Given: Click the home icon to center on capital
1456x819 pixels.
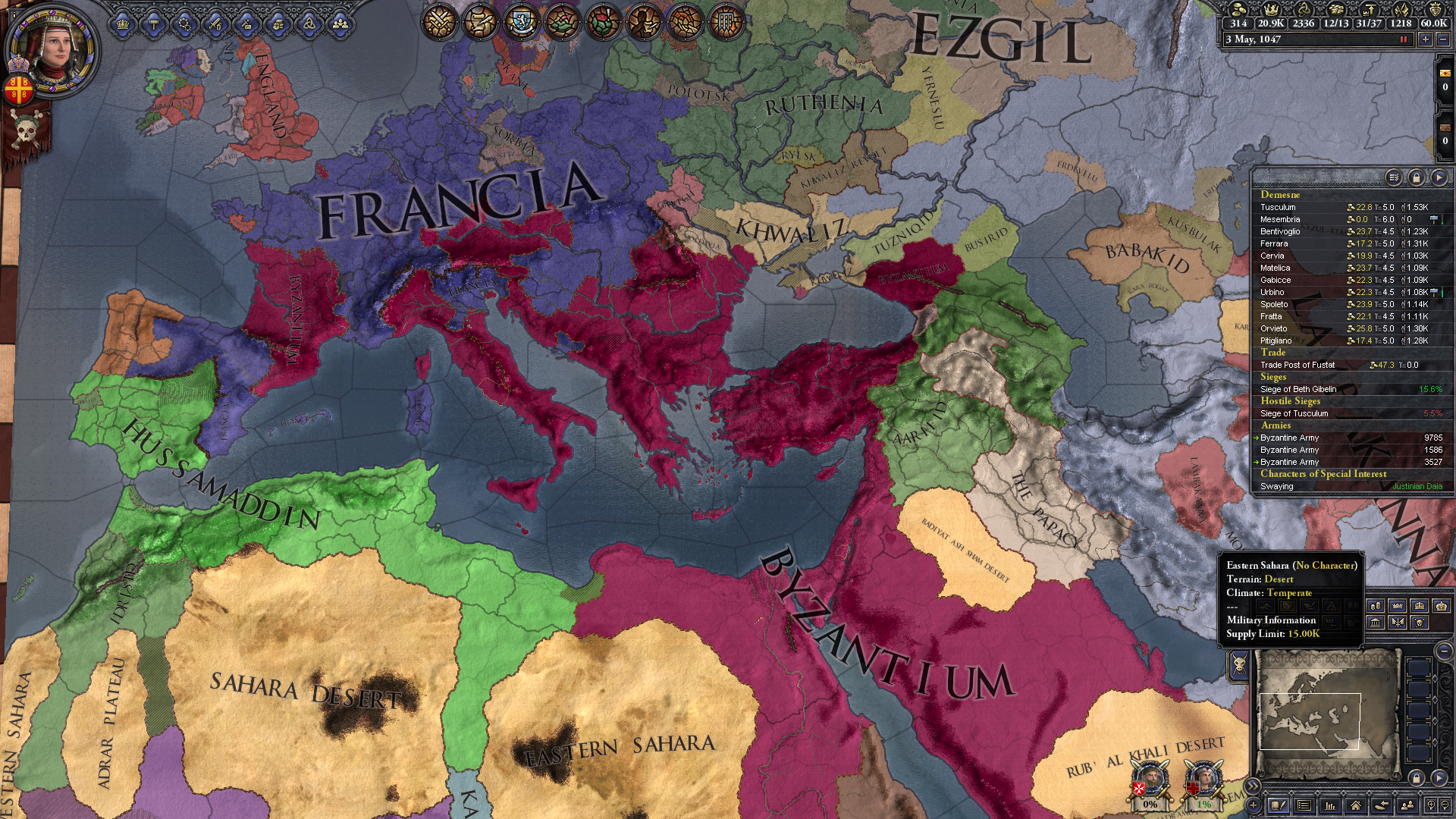Looking at the screenshot, I should (1355, 805).
